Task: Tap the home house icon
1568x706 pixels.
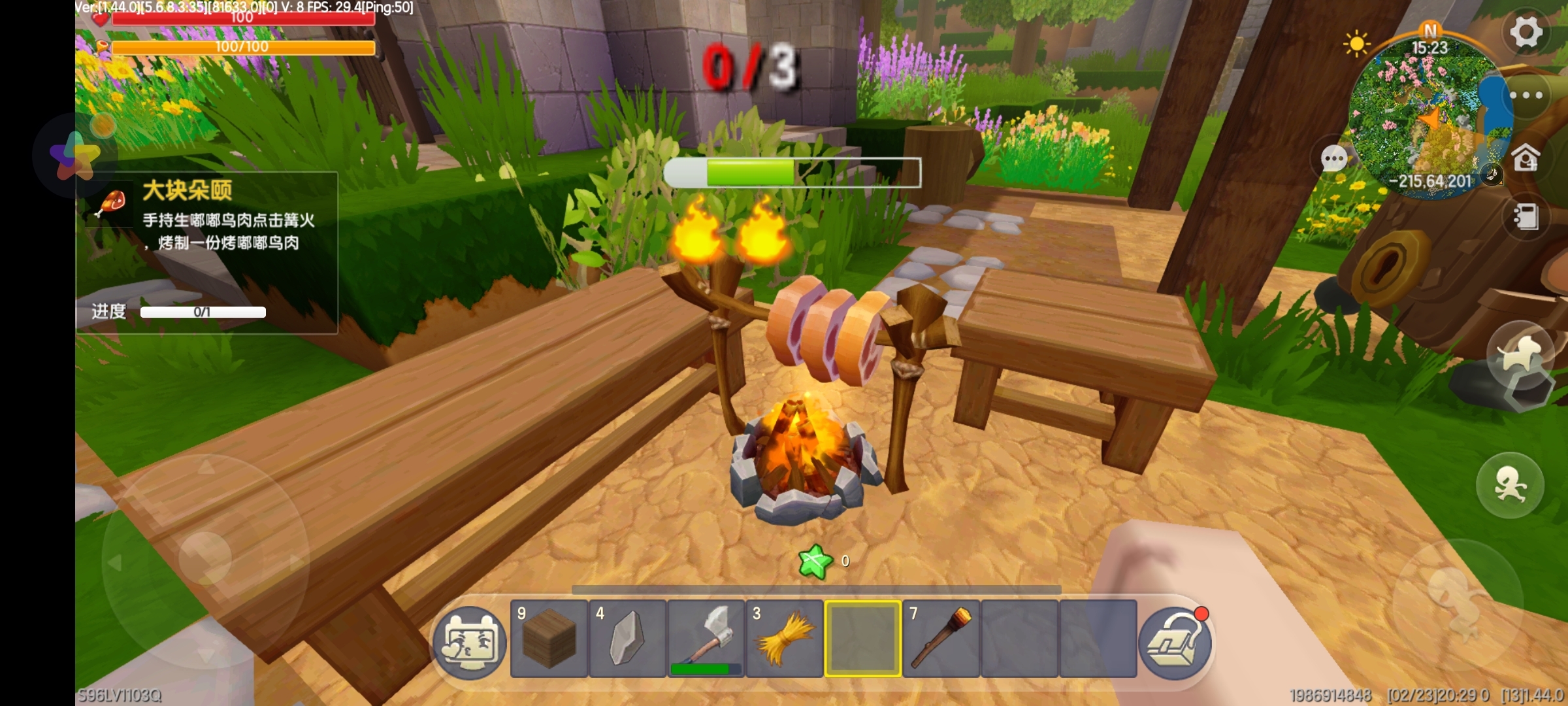Action: coord(1526,158)
